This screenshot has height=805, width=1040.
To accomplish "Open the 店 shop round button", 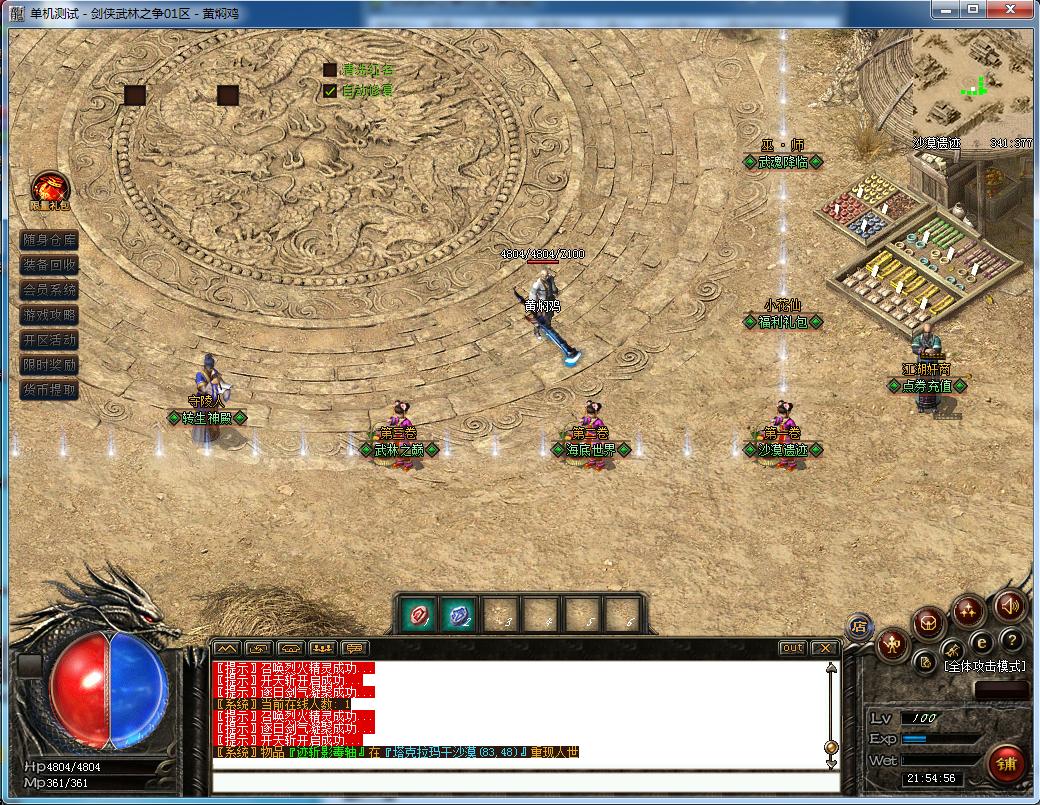I will pyautogui.click(x=859, y=626).
